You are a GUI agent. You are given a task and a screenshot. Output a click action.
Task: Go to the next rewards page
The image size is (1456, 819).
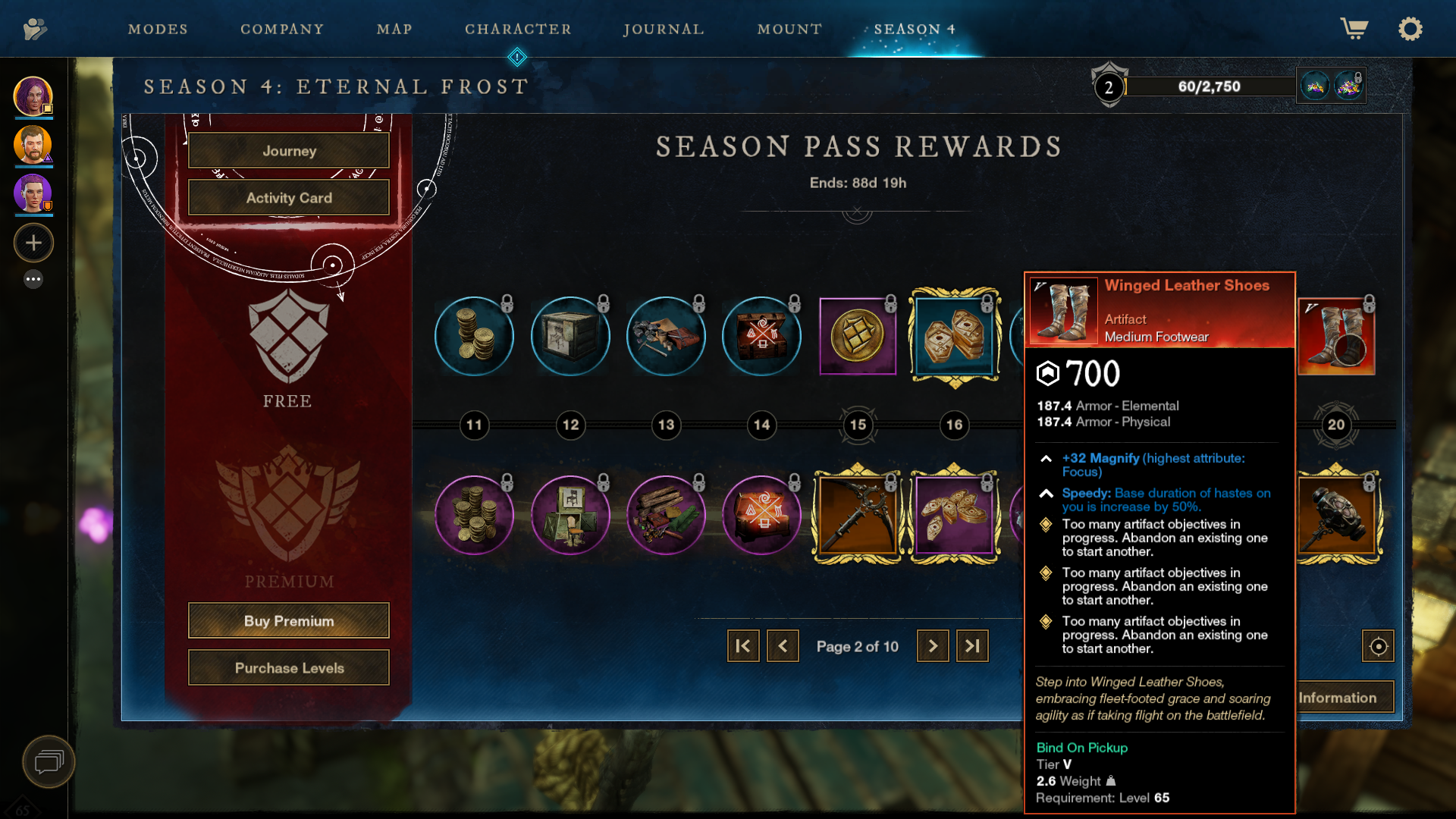coord(933,646)
